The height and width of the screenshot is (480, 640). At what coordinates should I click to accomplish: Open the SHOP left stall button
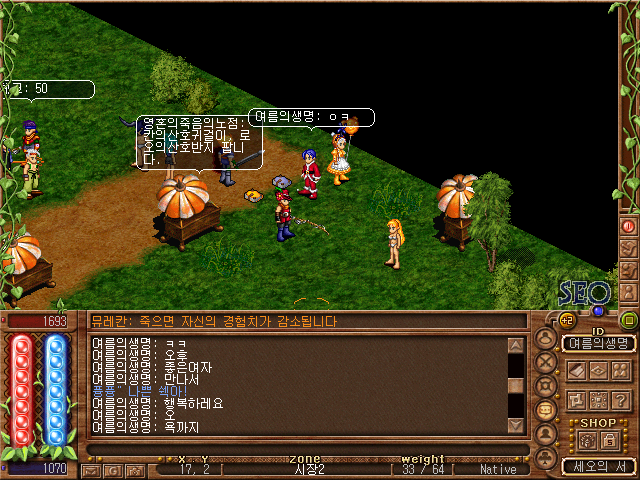tap(587, 441)
